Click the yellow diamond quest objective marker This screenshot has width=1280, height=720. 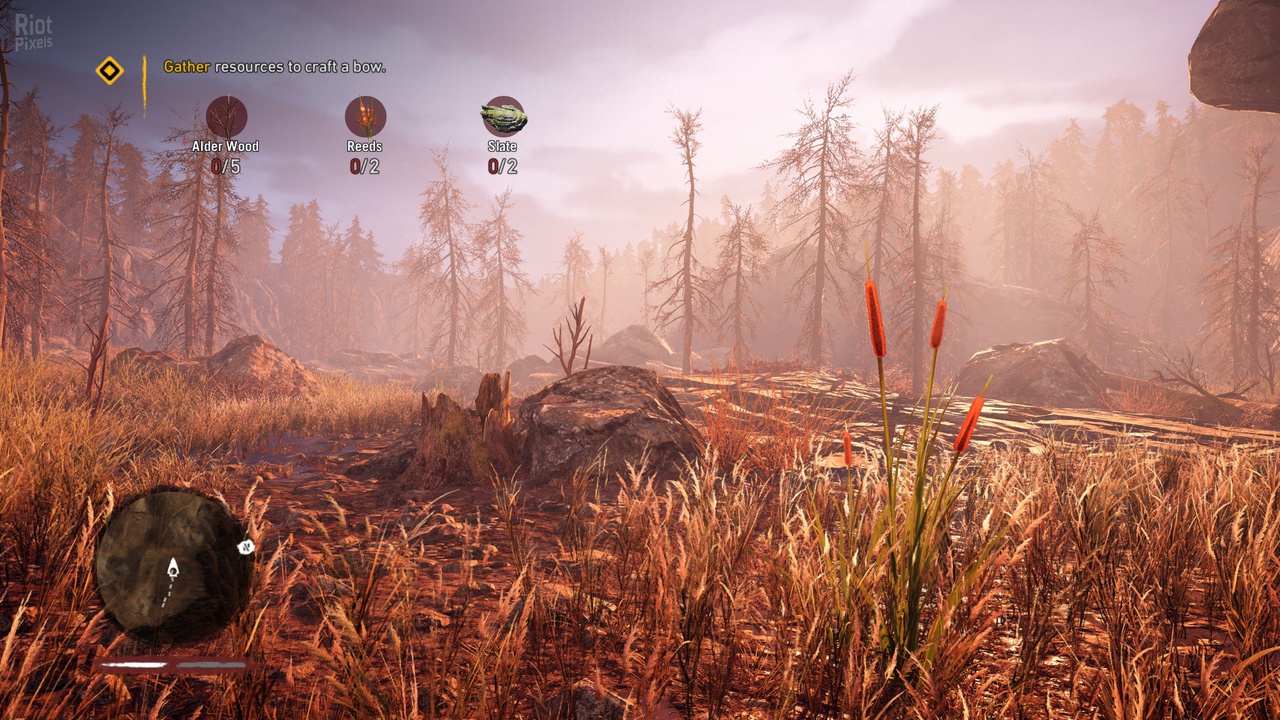(x=109, y=70)
